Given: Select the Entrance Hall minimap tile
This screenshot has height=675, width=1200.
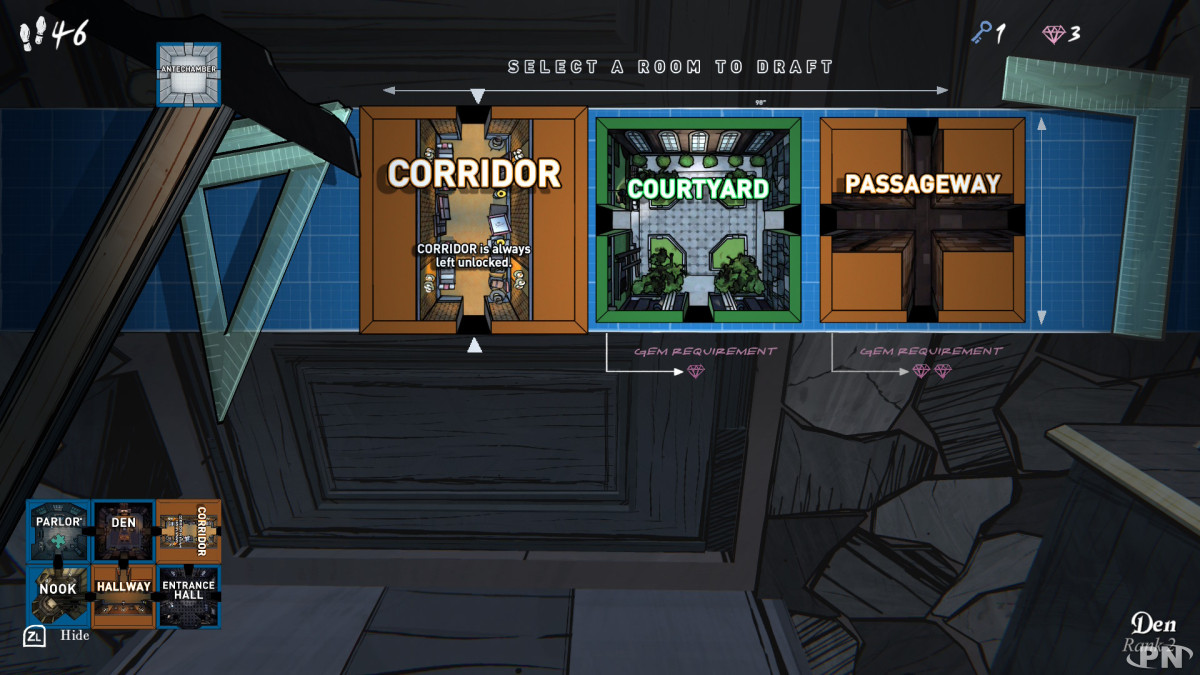Looking at the screenshot, I should pos(189,597).
